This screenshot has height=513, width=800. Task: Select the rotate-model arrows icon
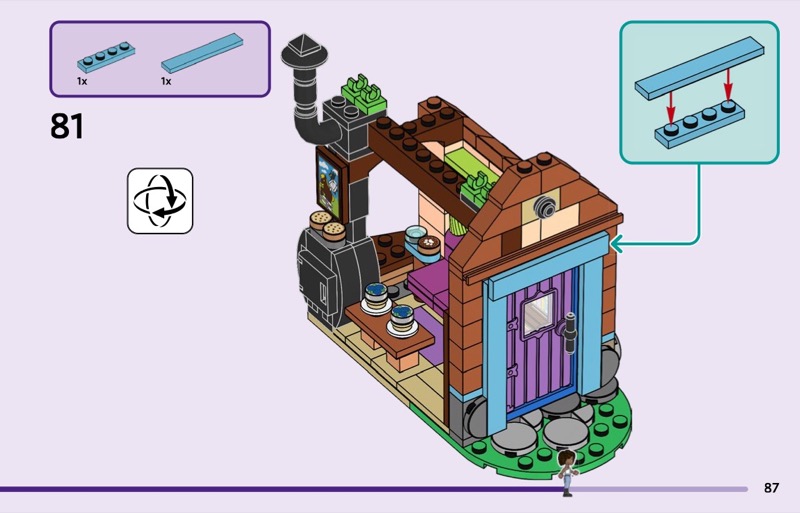coord(160,201)
